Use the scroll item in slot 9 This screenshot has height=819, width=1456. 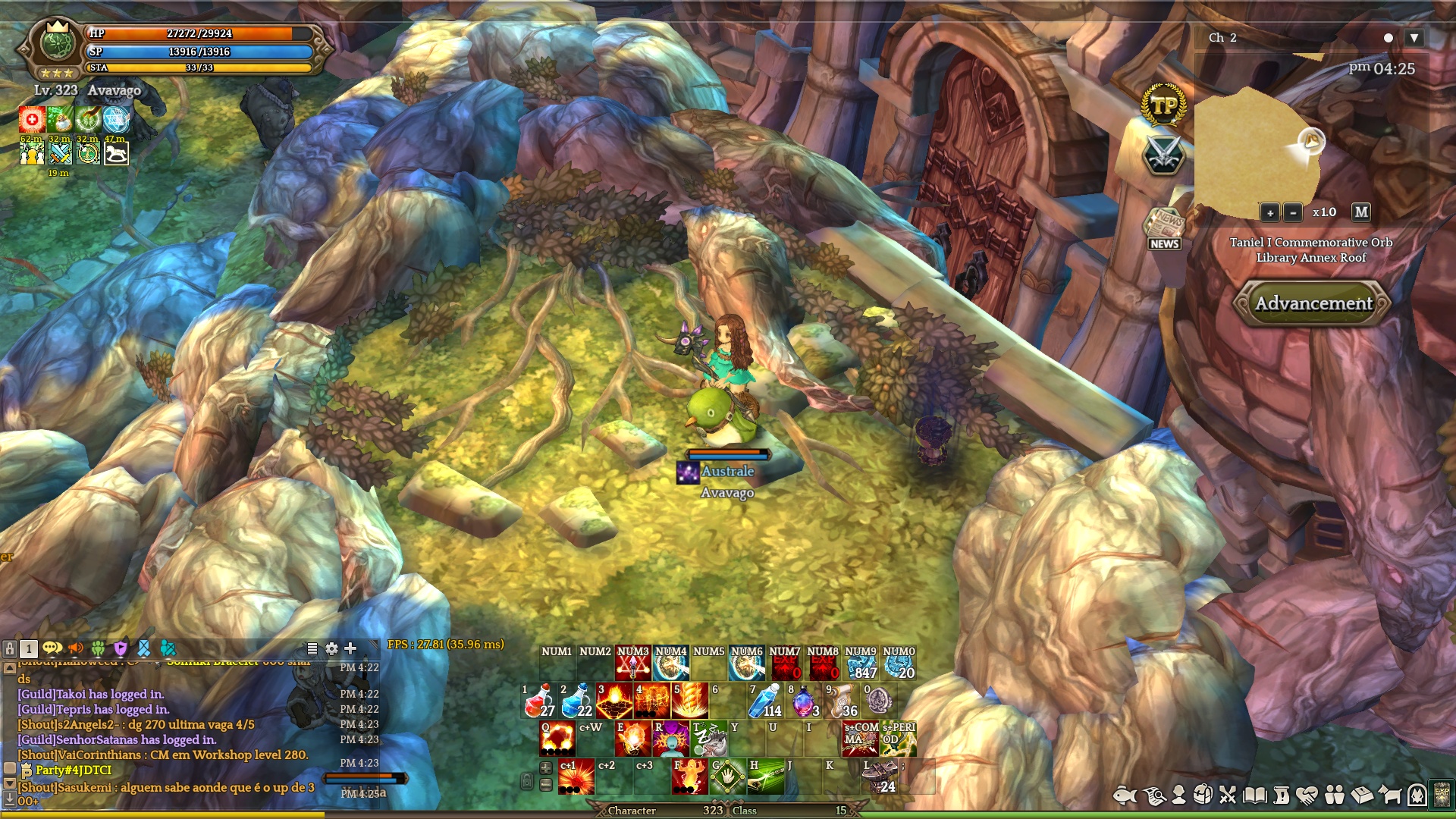coord(841,701)
